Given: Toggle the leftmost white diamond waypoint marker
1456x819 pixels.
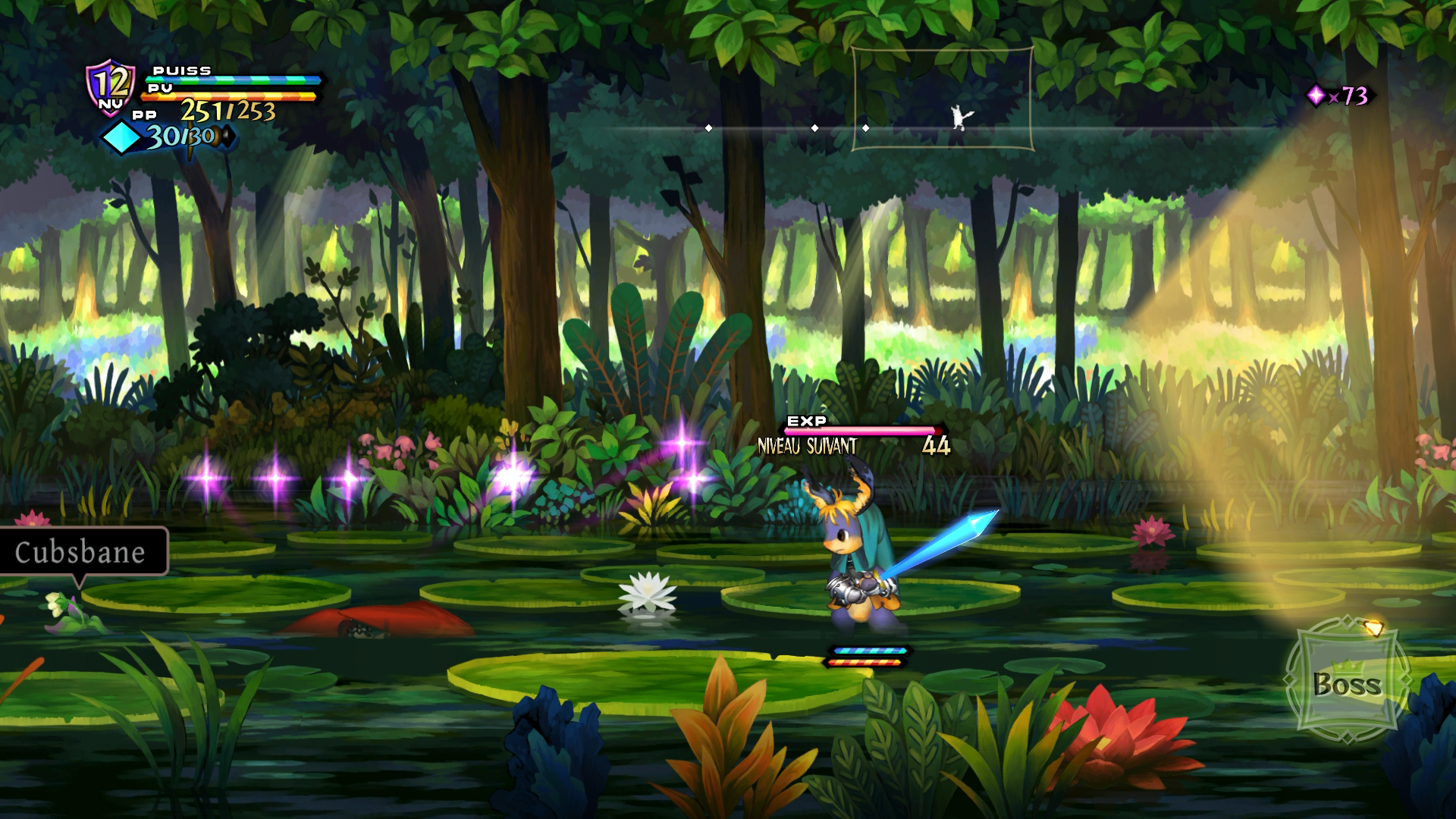Looking at the screenshot, I should (709, 129).
